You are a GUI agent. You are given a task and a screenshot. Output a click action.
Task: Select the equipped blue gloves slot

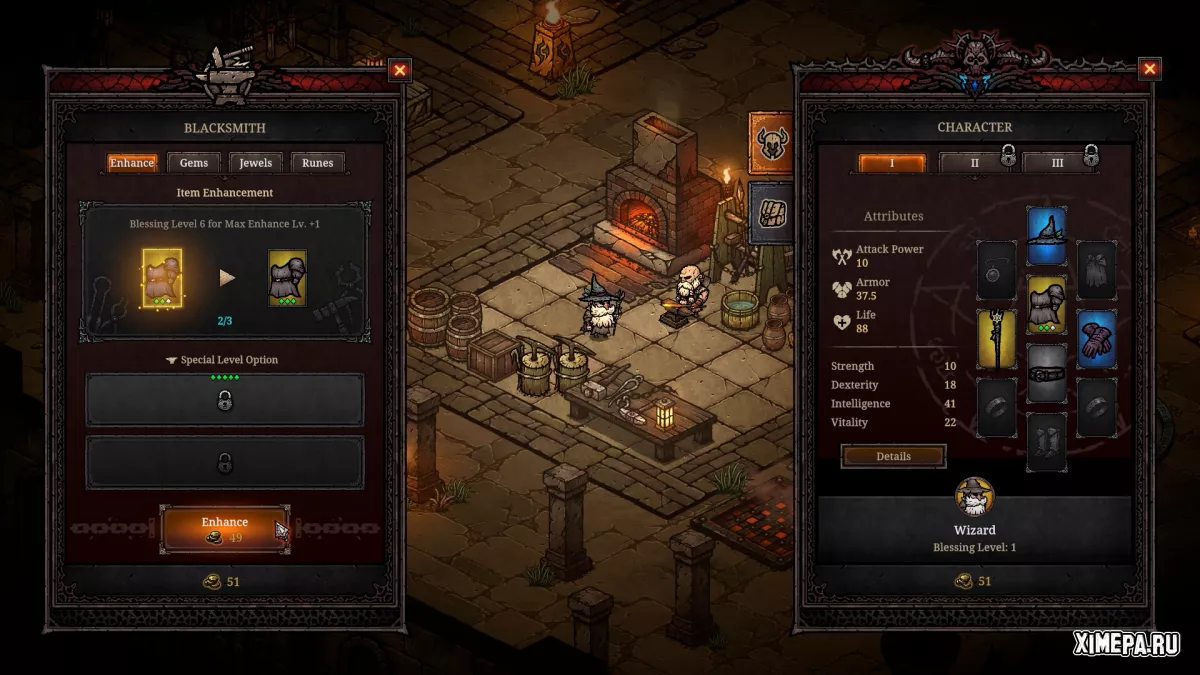pyautogui.click(x=1096, y=338)
